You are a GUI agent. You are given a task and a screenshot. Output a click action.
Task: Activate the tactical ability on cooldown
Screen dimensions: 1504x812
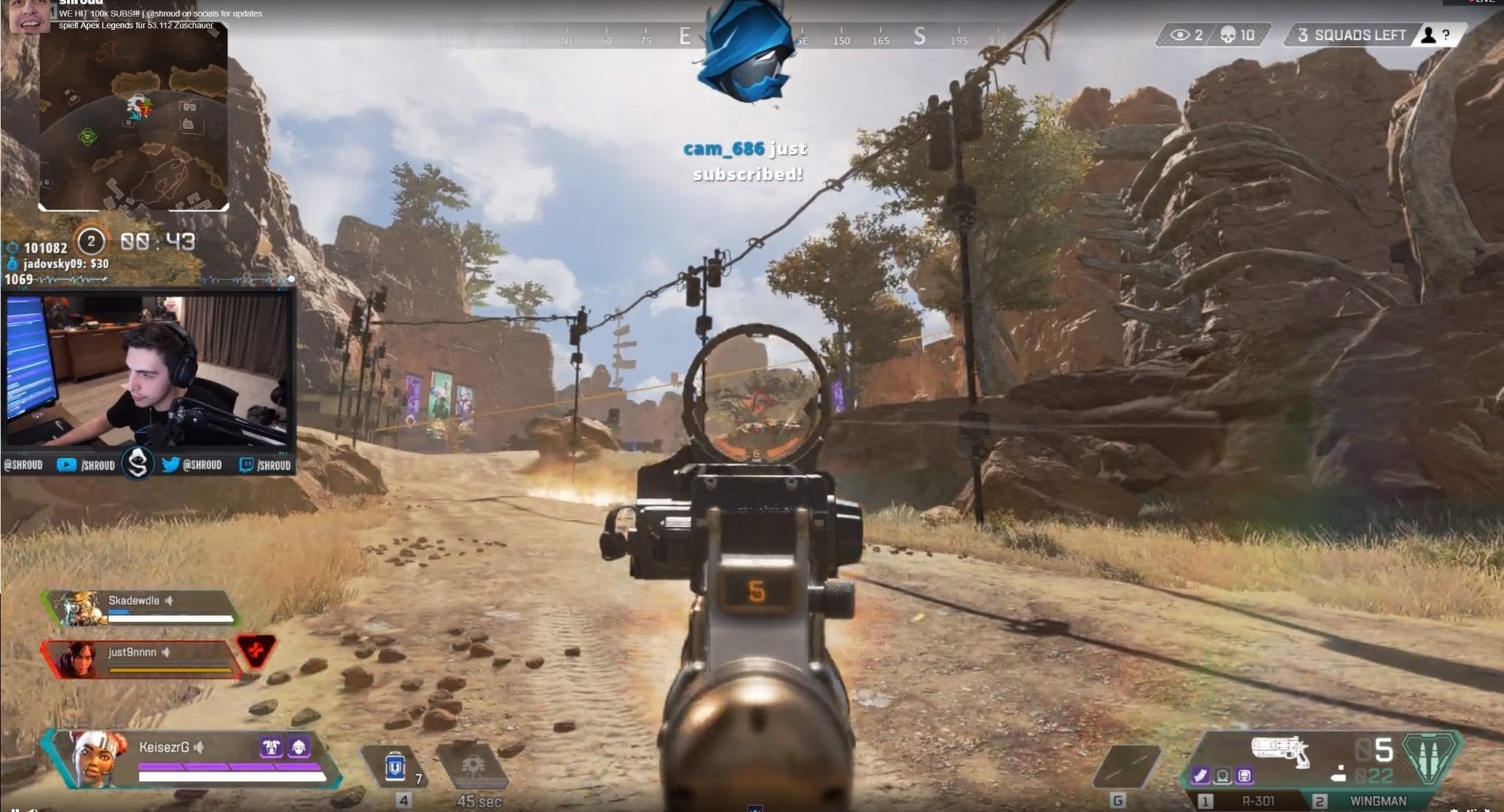pyautogui.click(x=473, y=768)
